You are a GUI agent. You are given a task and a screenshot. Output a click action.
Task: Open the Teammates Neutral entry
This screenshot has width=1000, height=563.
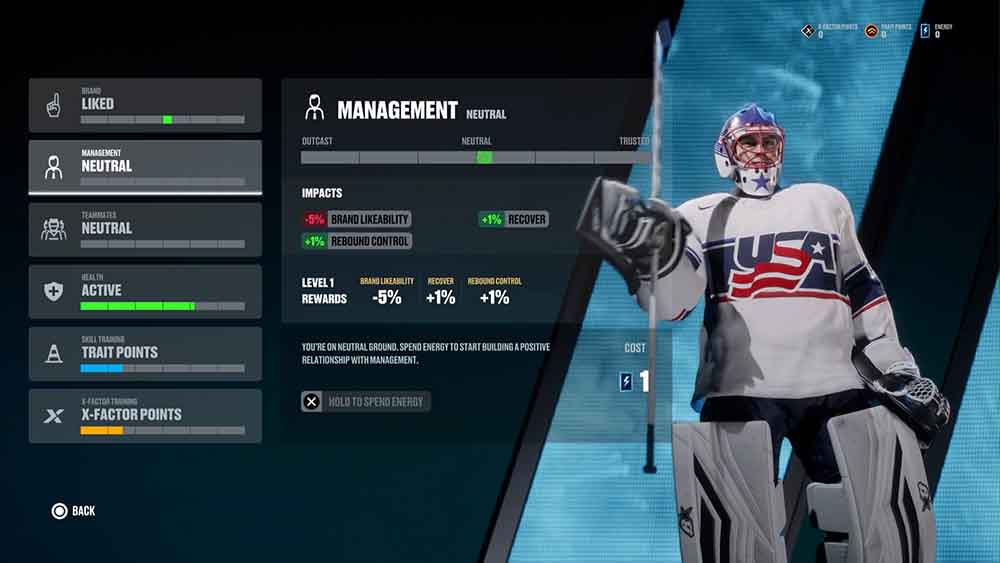coord(145,229)
